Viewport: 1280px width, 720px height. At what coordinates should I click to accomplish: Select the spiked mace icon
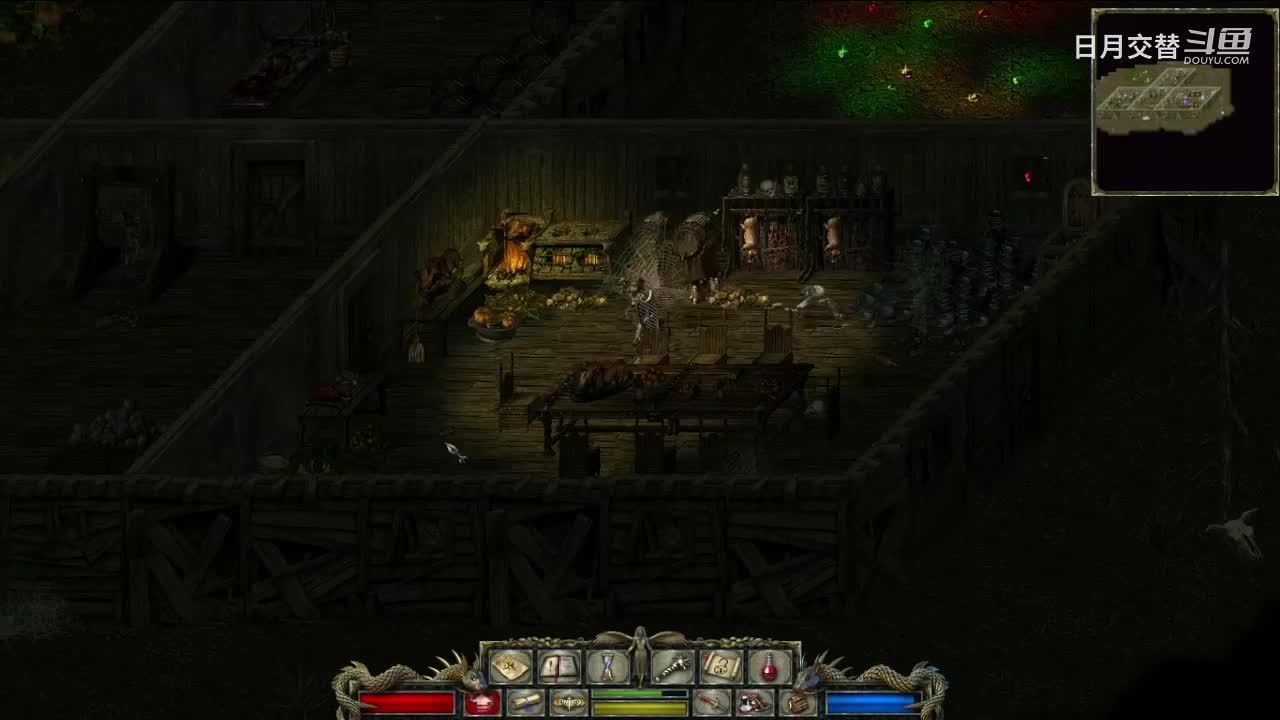(672, 666)
